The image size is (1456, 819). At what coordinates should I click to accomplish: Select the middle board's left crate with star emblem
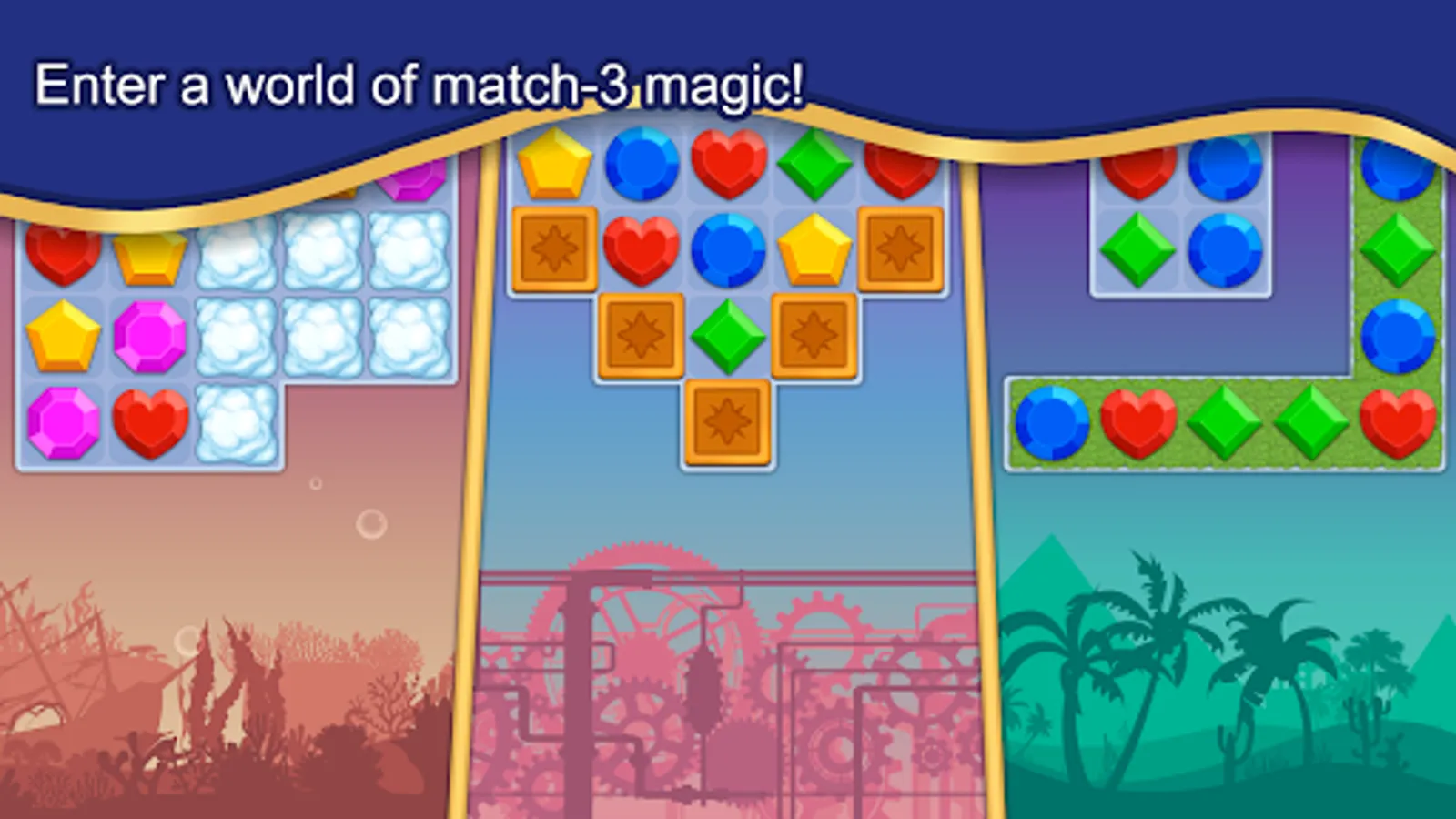[557, 250]
